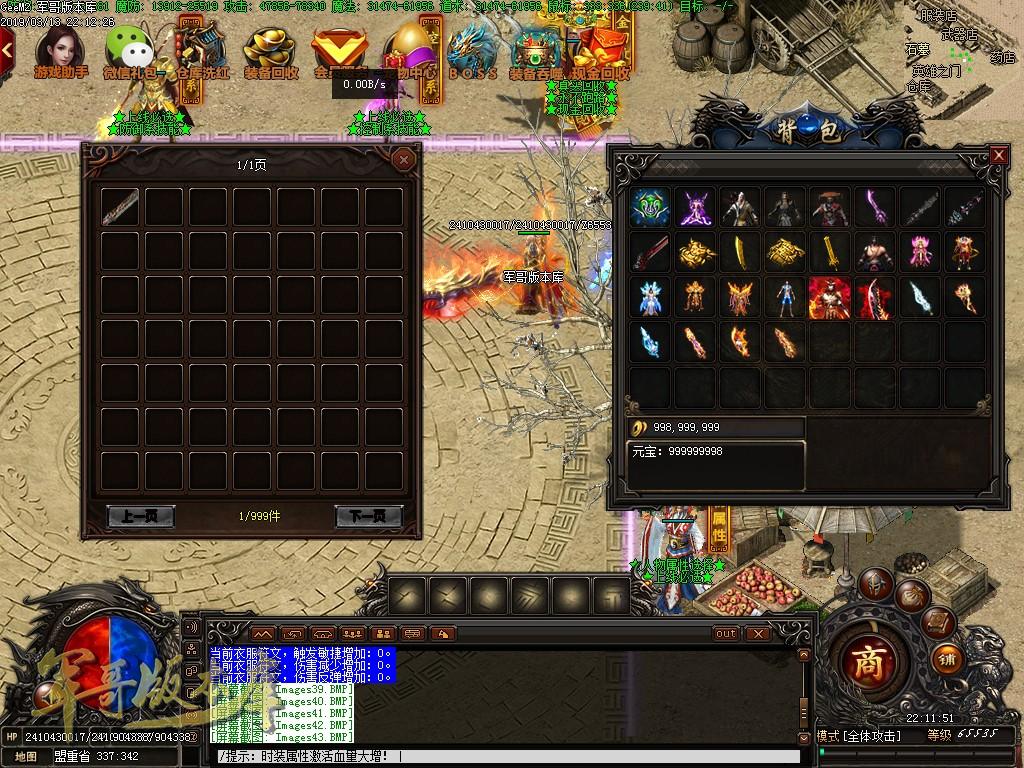The height and width of the screenshot is (768, 1024).
Task: Collapse the top icon bar with left arrow
Action: (6, 45)
